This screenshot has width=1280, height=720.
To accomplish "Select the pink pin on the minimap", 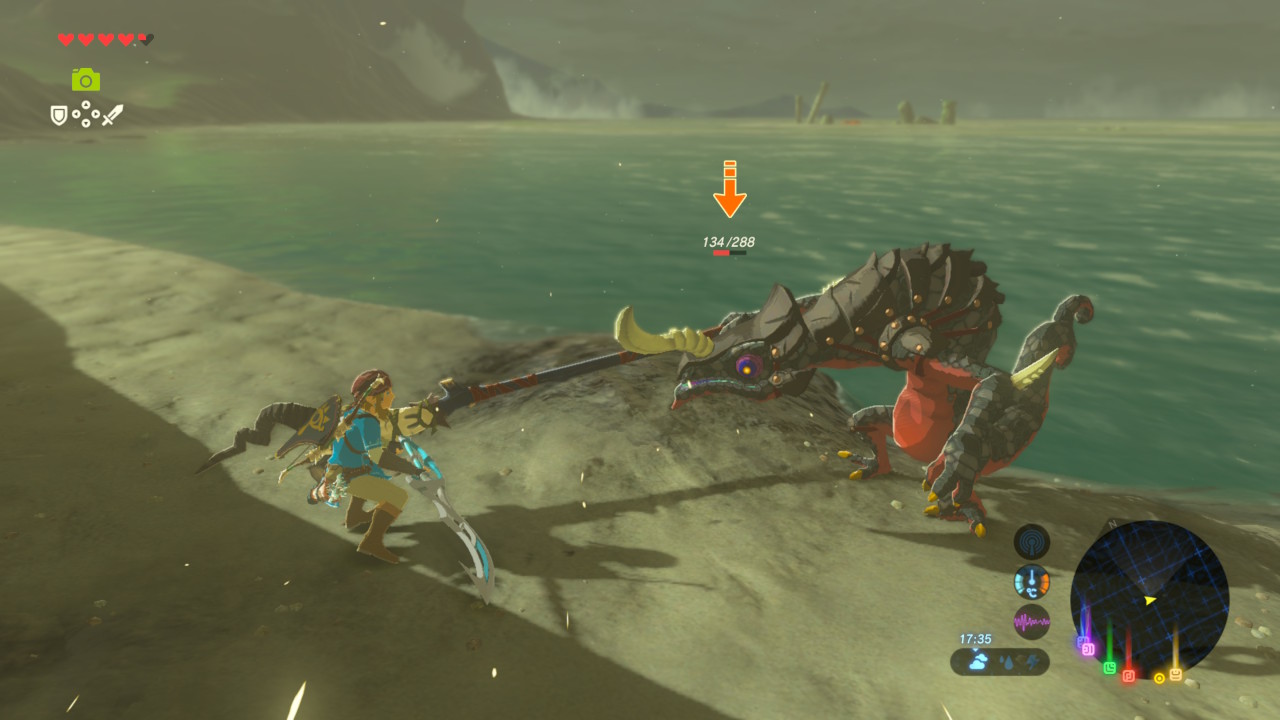I will tap(1086, 647).
